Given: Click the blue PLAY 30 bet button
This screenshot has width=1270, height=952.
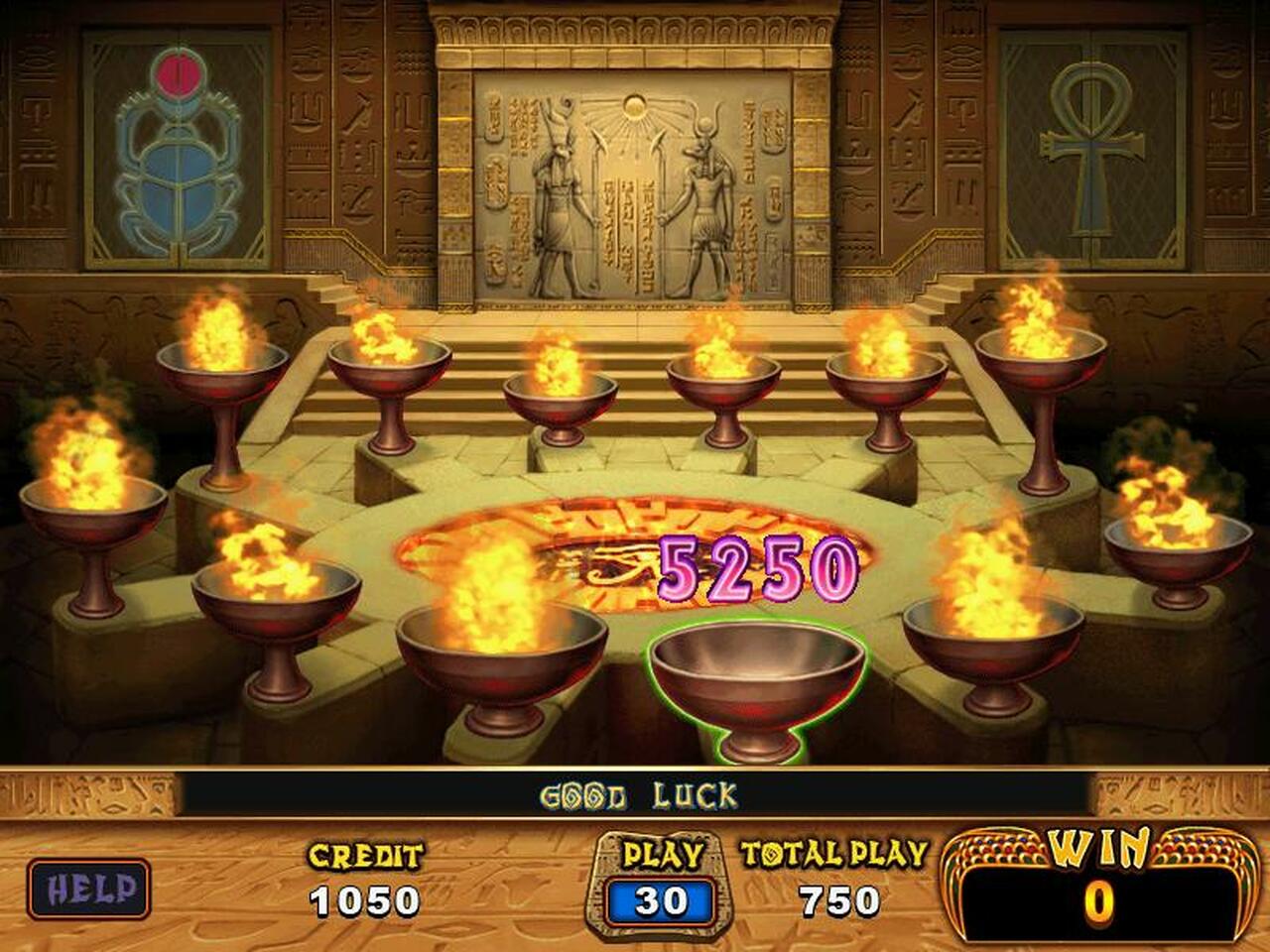Looking at the screenshot, I should coord(661,901).
